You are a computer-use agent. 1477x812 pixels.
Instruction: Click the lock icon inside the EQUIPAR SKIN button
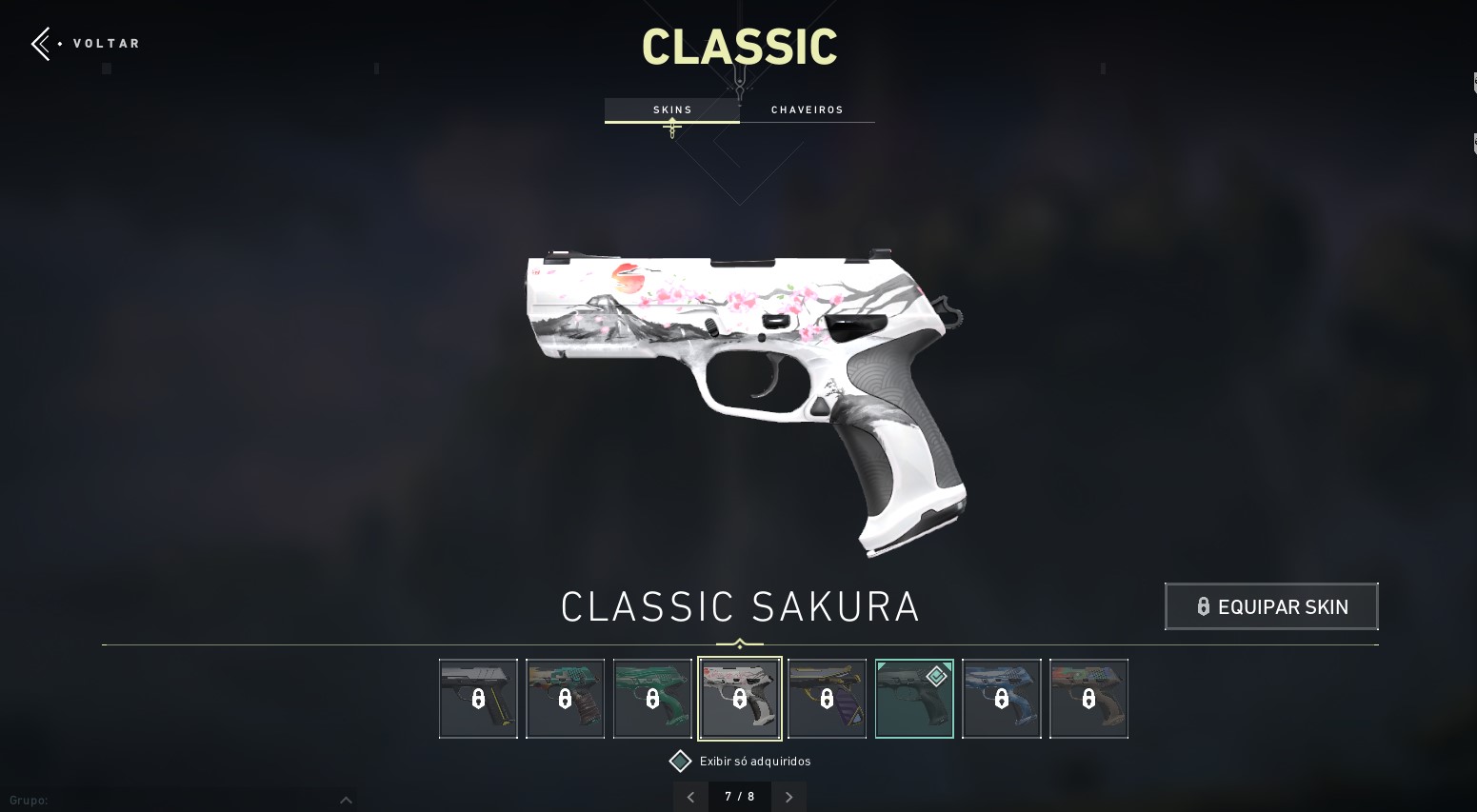(1203, 606)
